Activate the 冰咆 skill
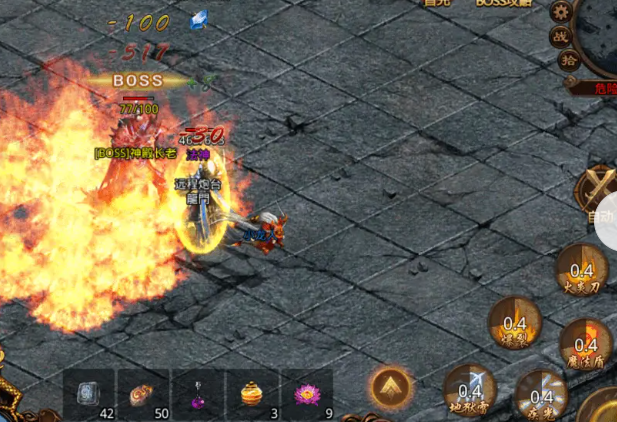Screen dimensions: 617x422 [x=541, y=394]
